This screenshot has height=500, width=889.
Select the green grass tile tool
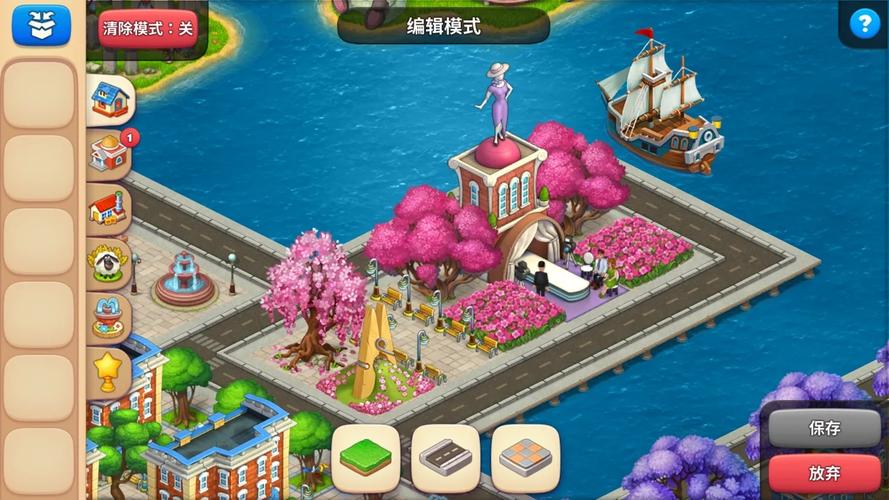[365, 458]
